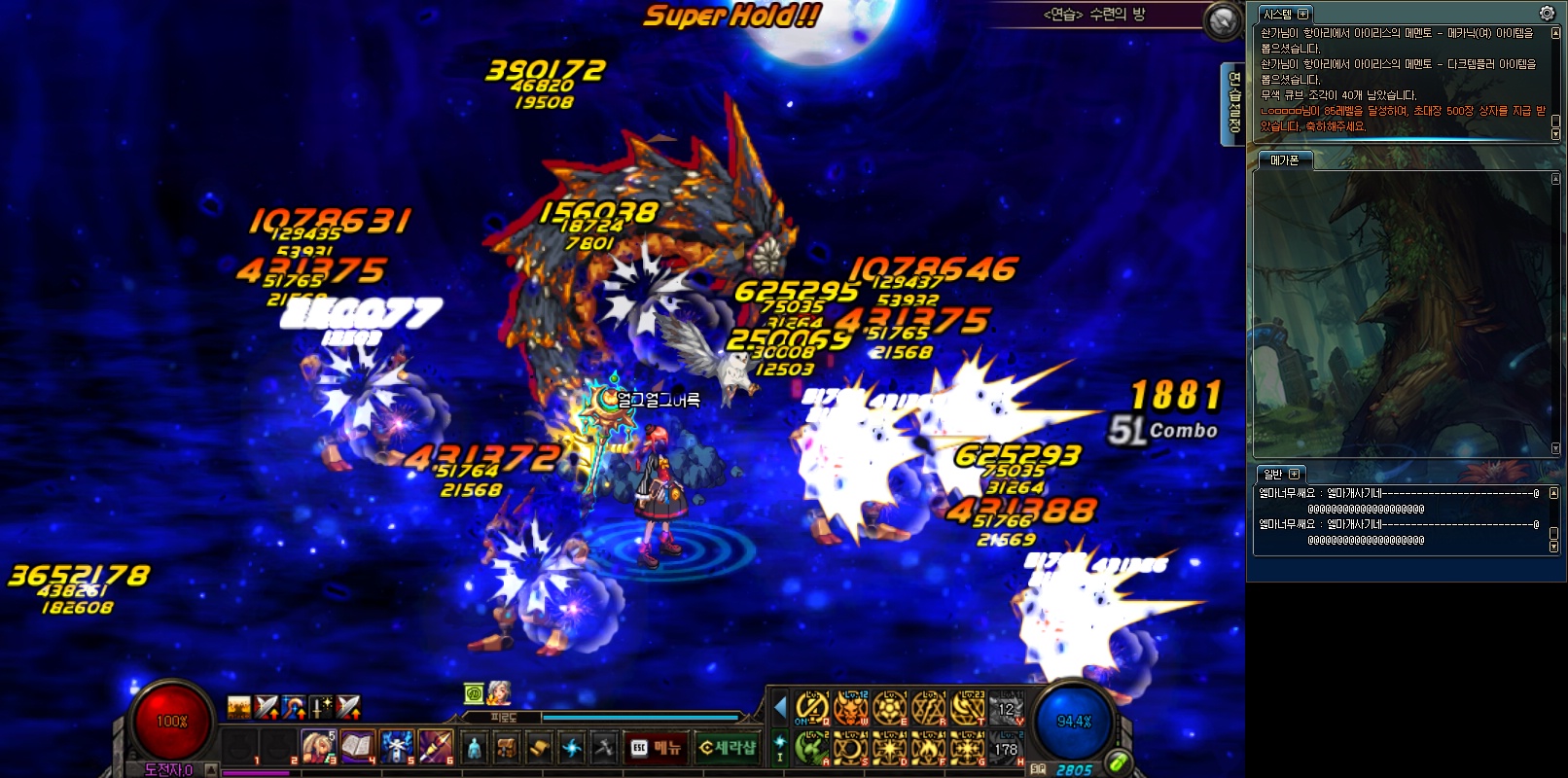The width and height of the screenshot is (1568, 778).
Task: Open the quest scroll icon
Action: point(539,747)
